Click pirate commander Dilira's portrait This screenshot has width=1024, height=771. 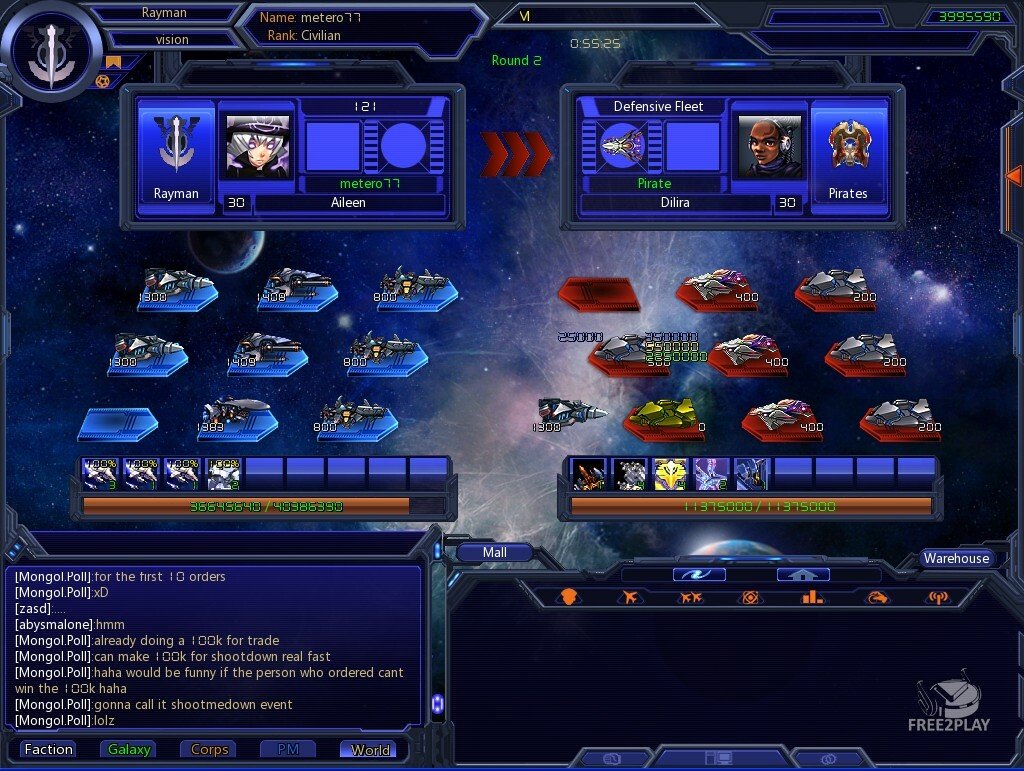point(768,146)
